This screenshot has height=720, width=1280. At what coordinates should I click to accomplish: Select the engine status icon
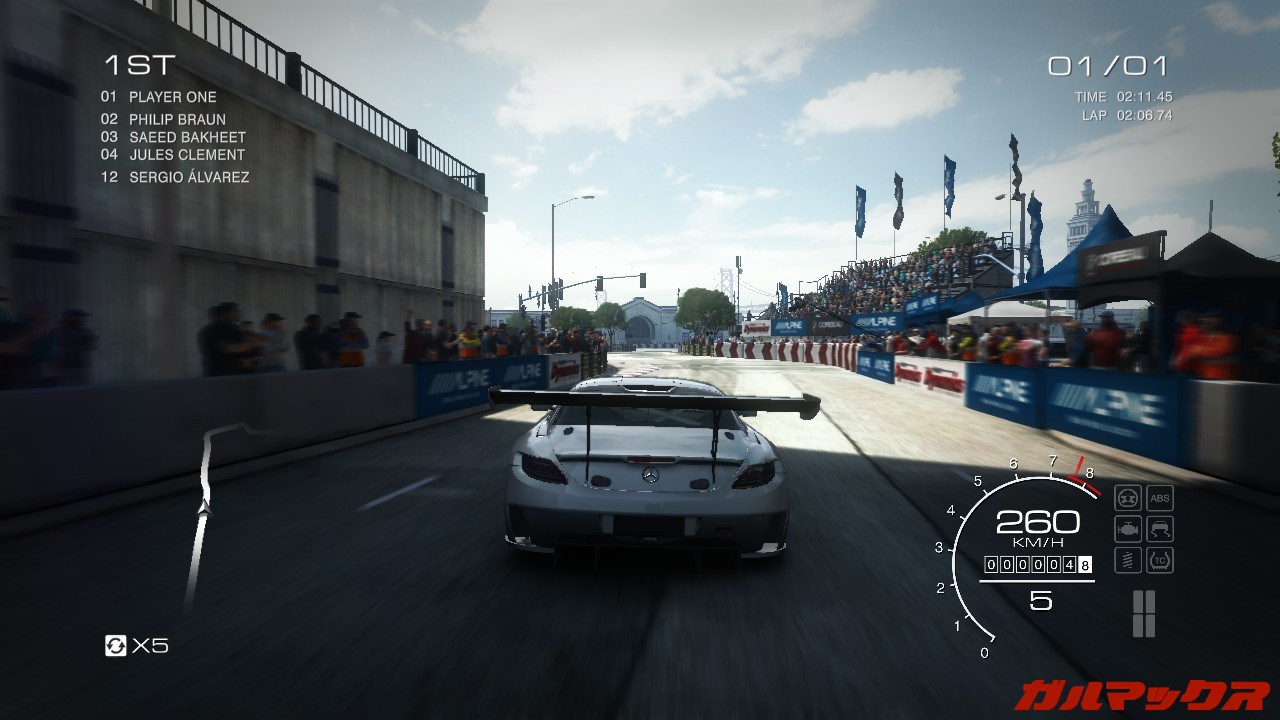pos(1127,529)
